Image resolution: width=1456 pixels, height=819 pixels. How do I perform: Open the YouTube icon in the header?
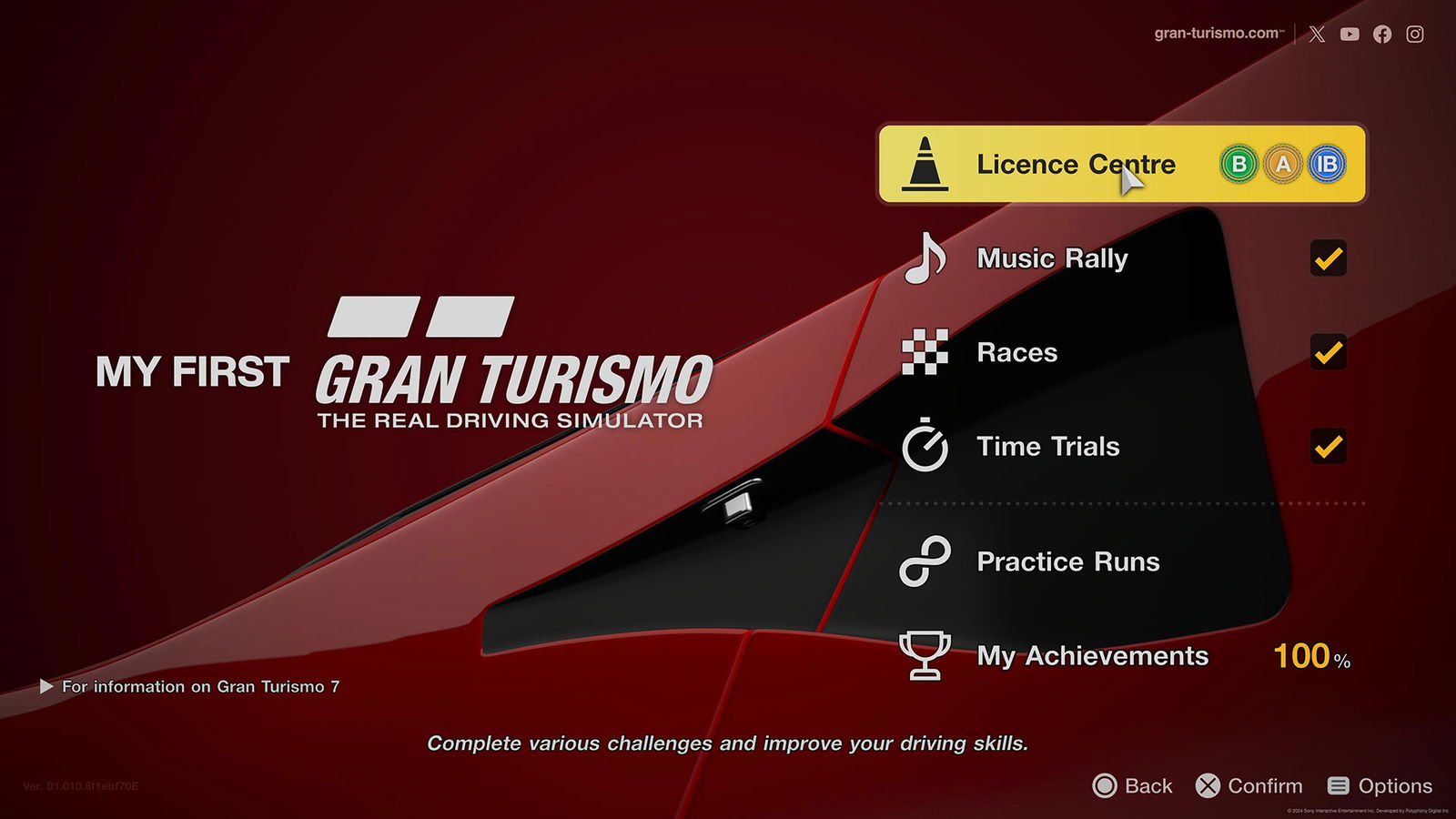point(1349,34)
